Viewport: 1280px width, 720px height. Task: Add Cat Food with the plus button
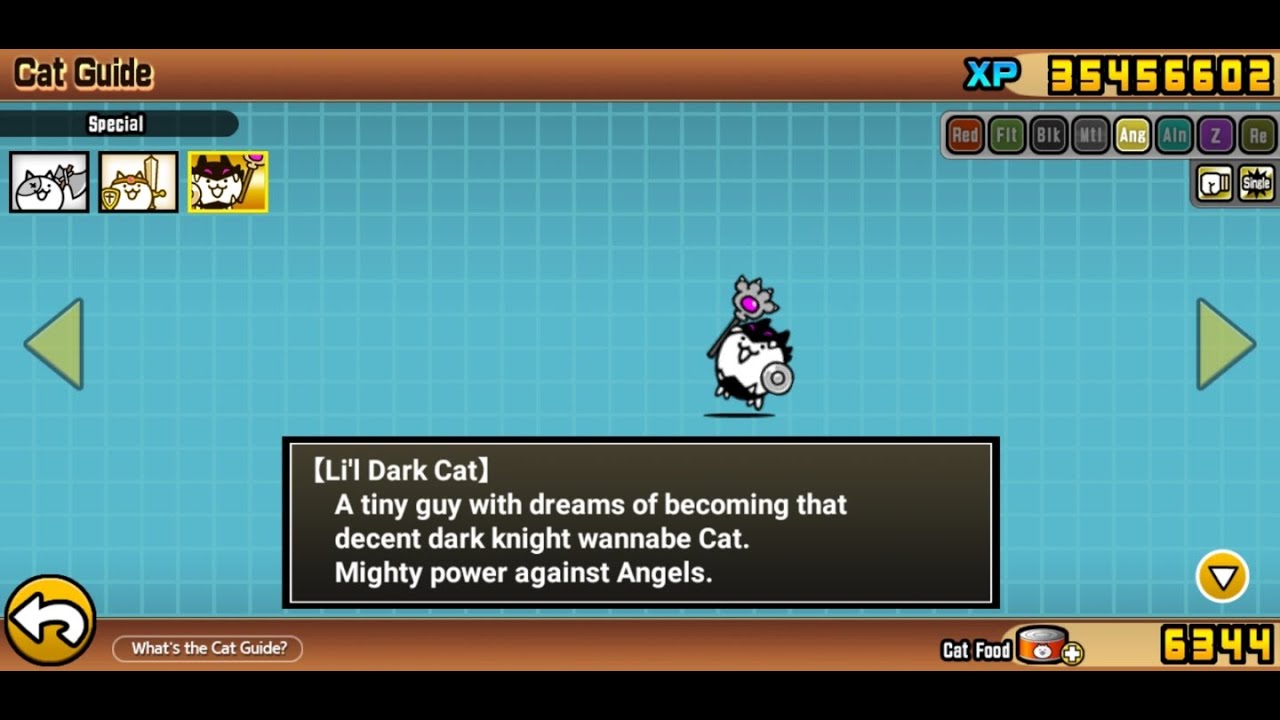pyautogui.click(x=1072, y=654)
